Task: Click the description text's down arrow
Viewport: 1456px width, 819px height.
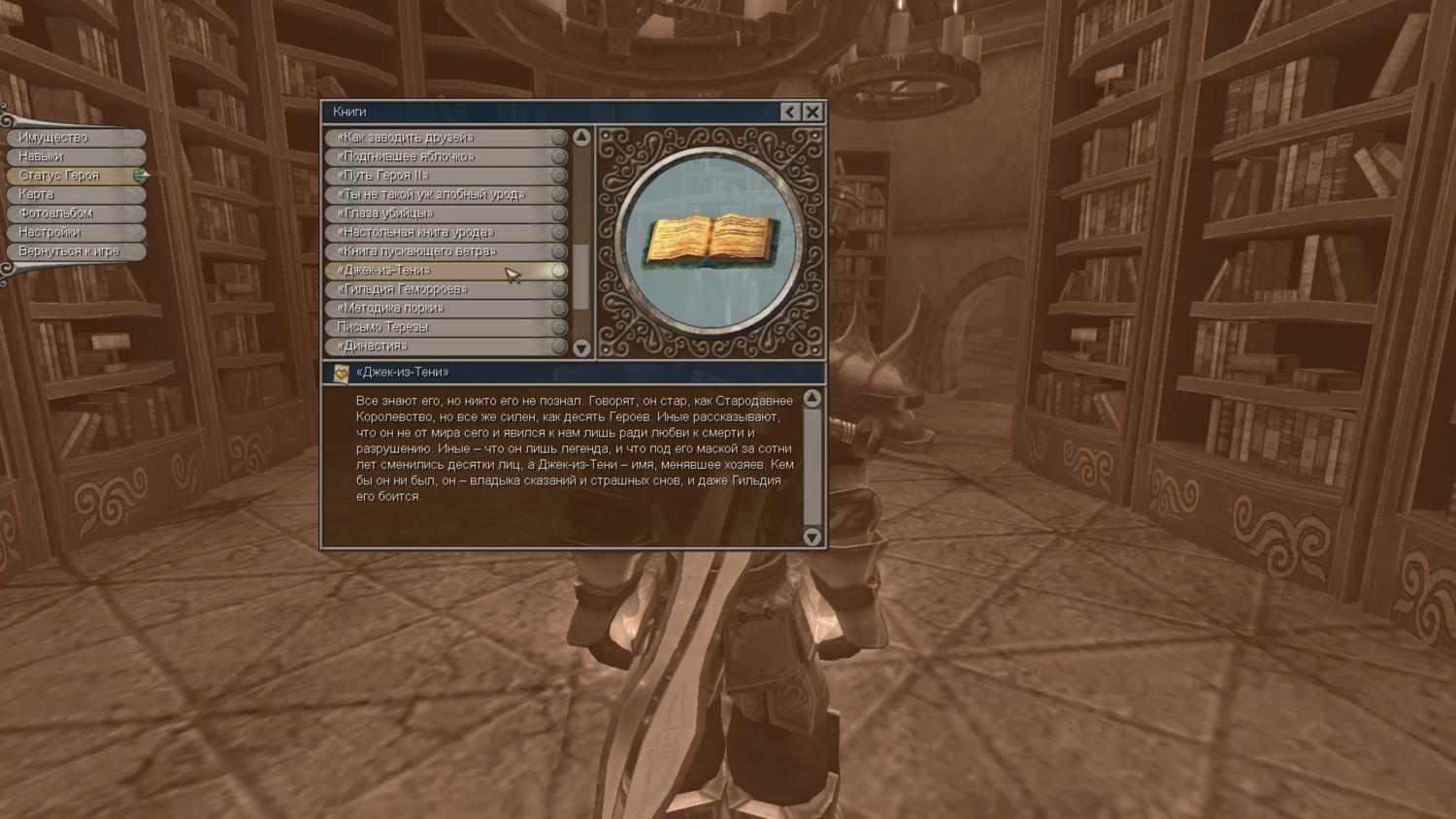Action: (x=812, y=537)
